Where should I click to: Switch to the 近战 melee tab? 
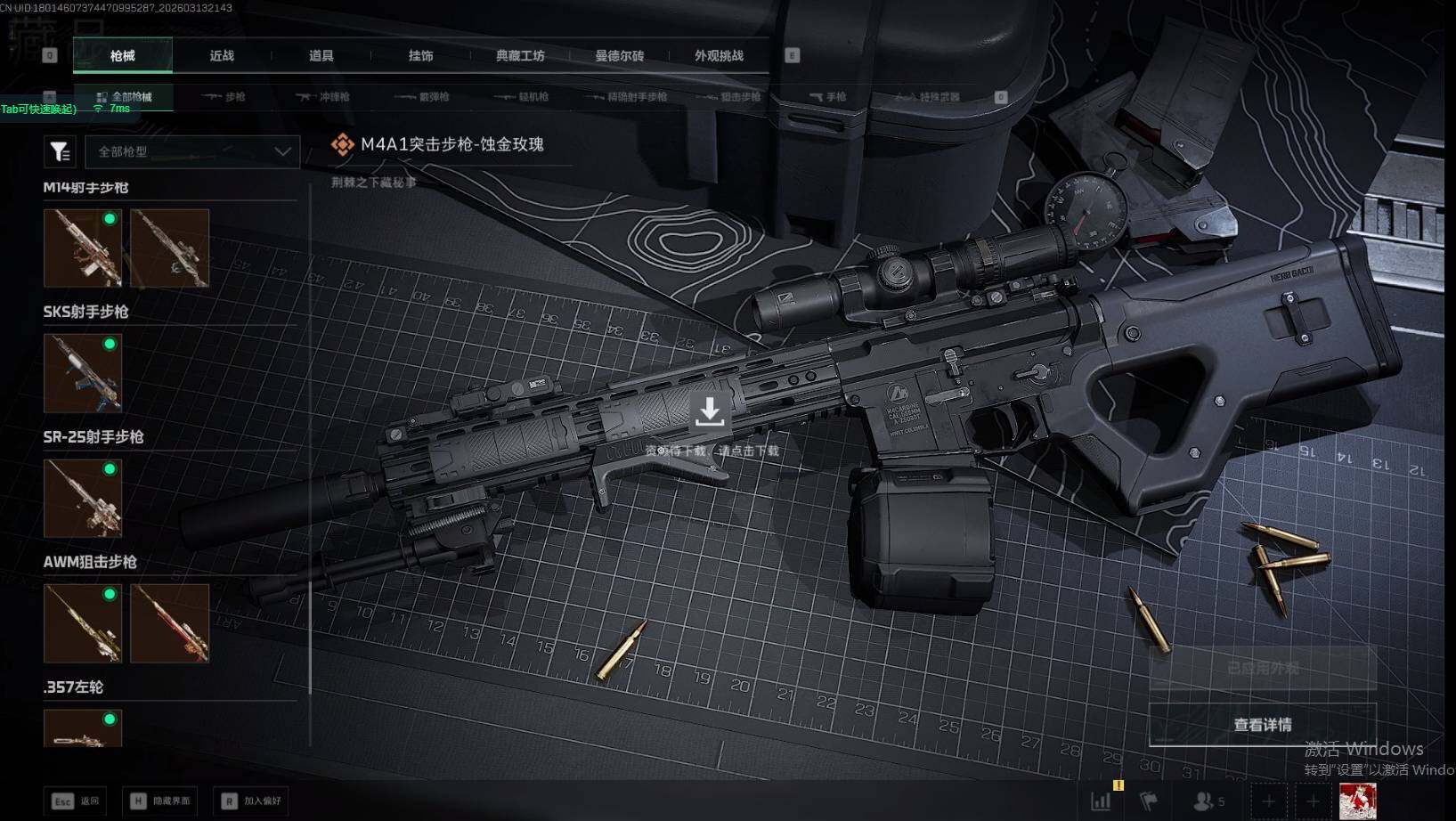pos(222,56)
